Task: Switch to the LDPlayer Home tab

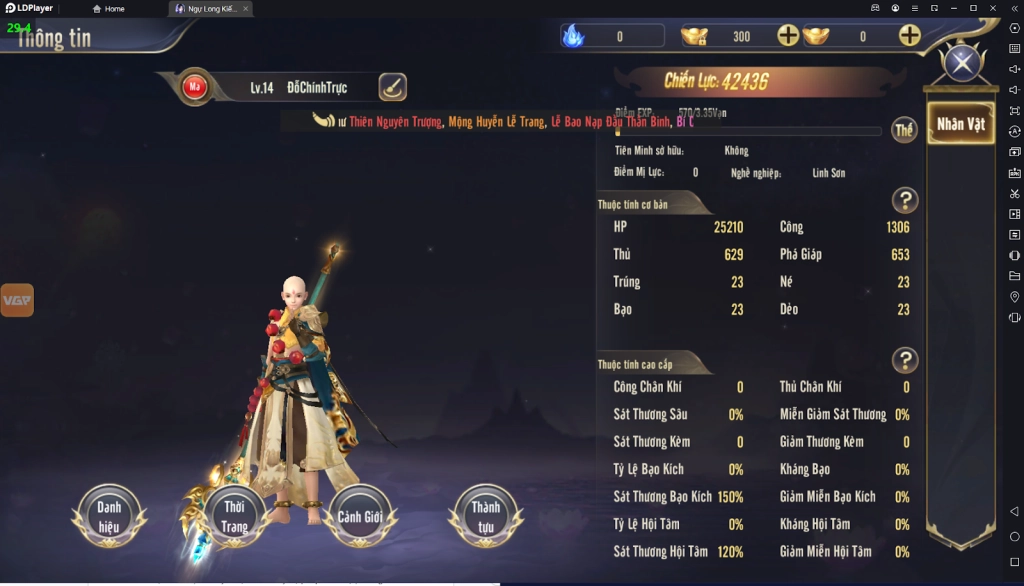Action: (x=109, y=8)
